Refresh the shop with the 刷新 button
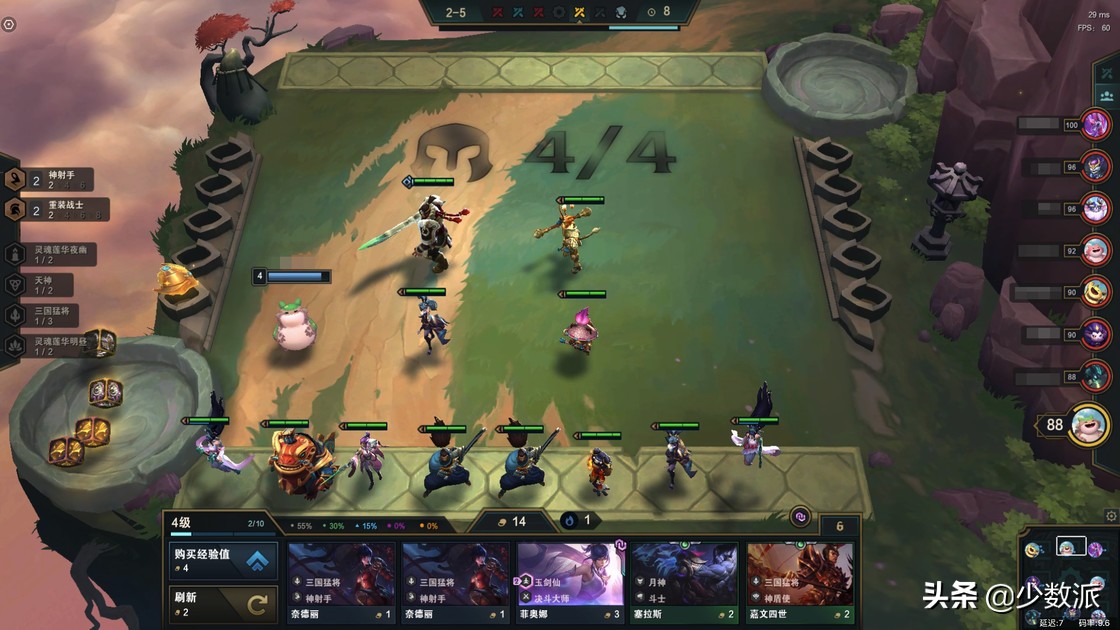The width and height of the screenshot is (1120, 630). click(x=222, y=604)
